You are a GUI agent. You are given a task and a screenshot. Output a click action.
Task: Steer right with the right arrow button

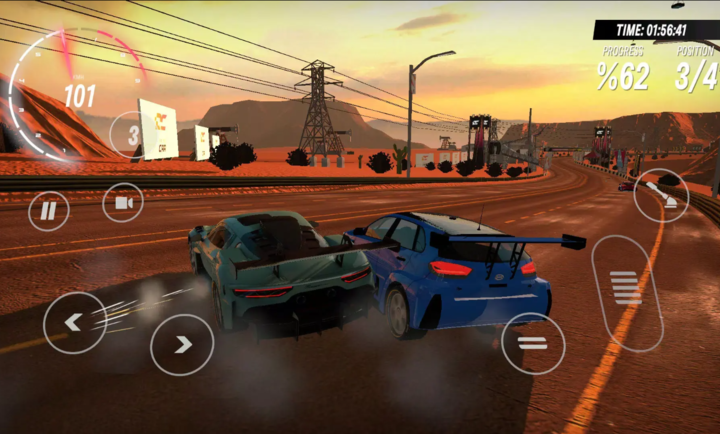click(x=182, y=344)
